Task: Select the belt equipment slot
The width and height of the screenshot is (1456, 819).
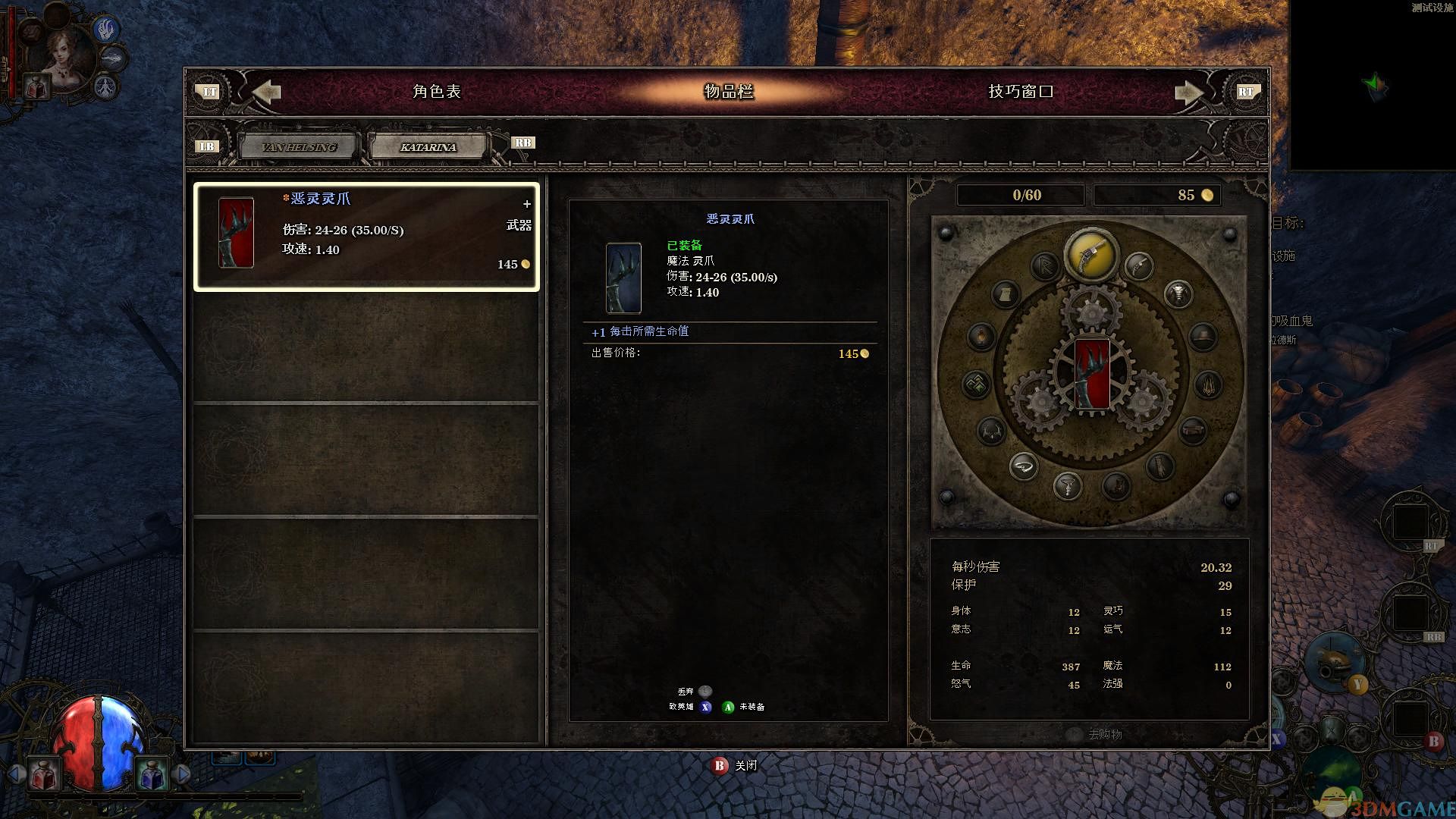Action: click(x=1193, y=431)
